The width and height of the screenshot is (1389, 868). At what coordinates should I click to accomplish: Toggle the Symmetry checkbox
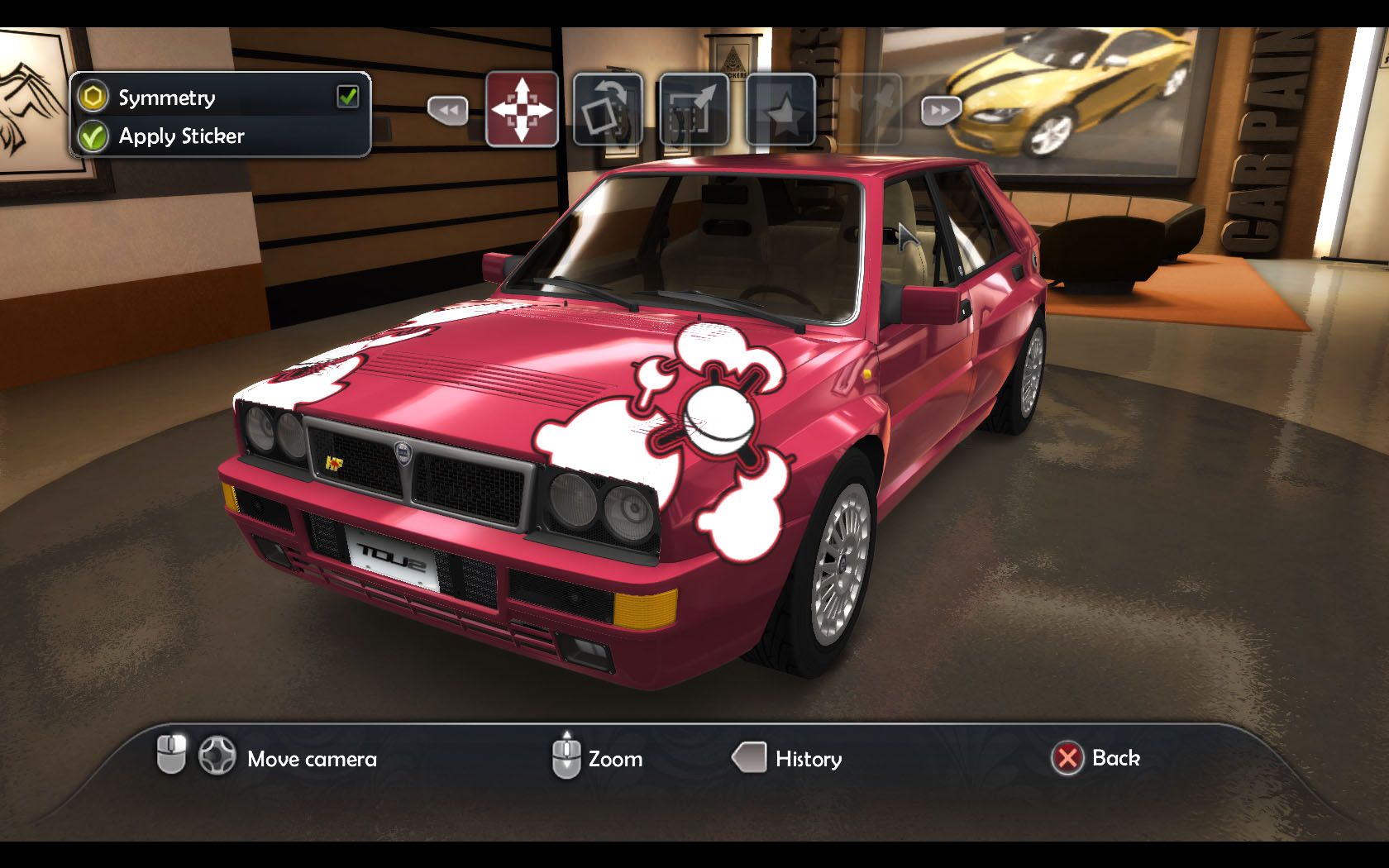tap(347, 97)
